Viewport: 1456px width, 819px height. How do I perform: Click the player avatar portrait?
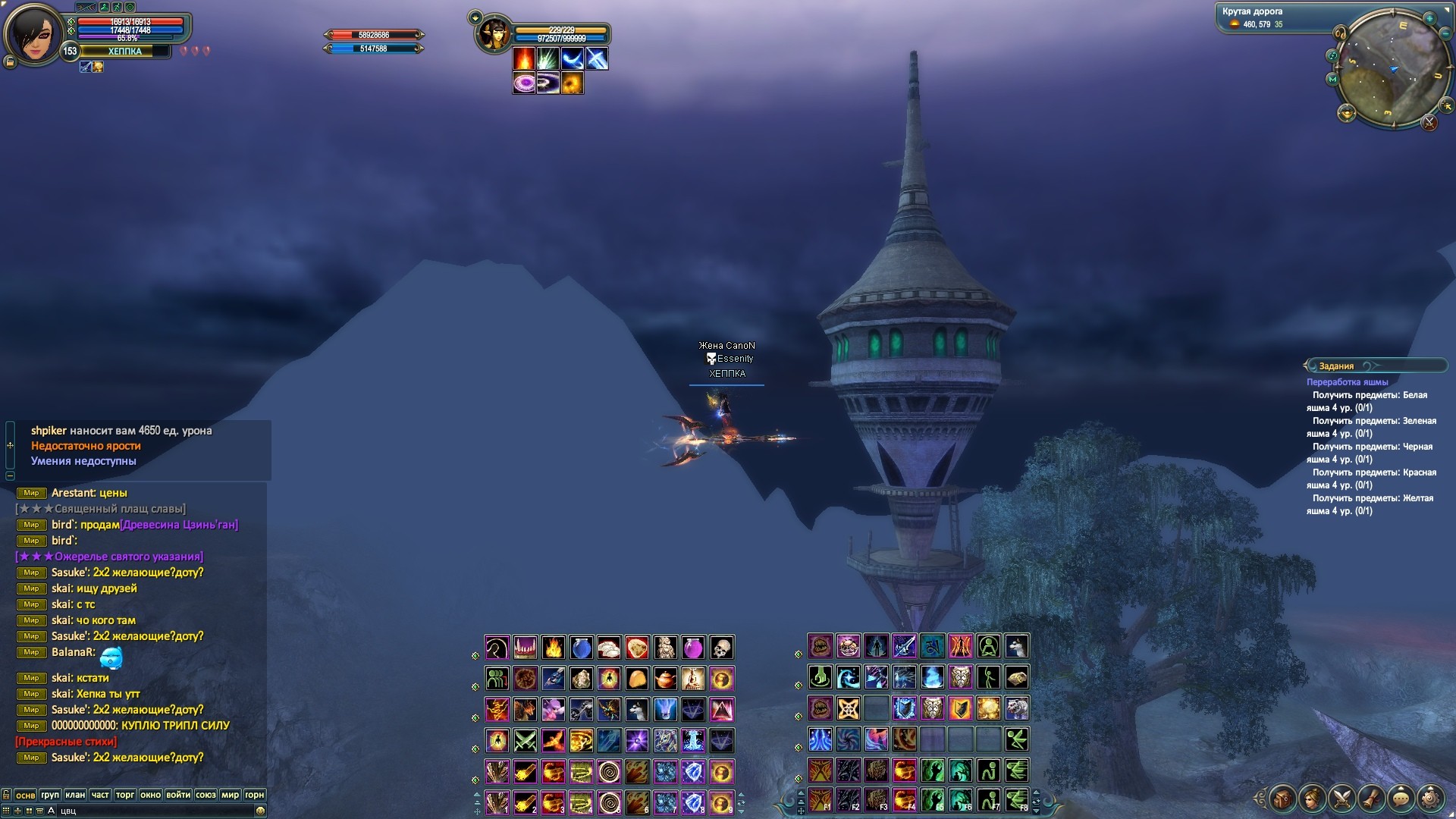click(x=33, y=34)
